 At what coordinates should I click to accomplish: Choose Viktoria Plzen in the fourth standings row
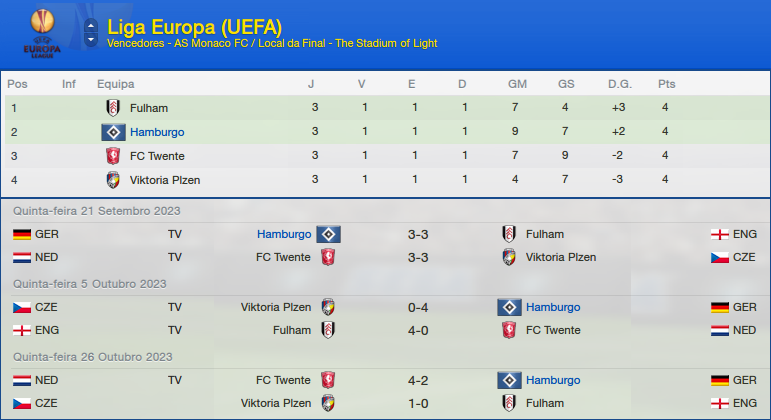pyautogui.click(x=165, y=180)
